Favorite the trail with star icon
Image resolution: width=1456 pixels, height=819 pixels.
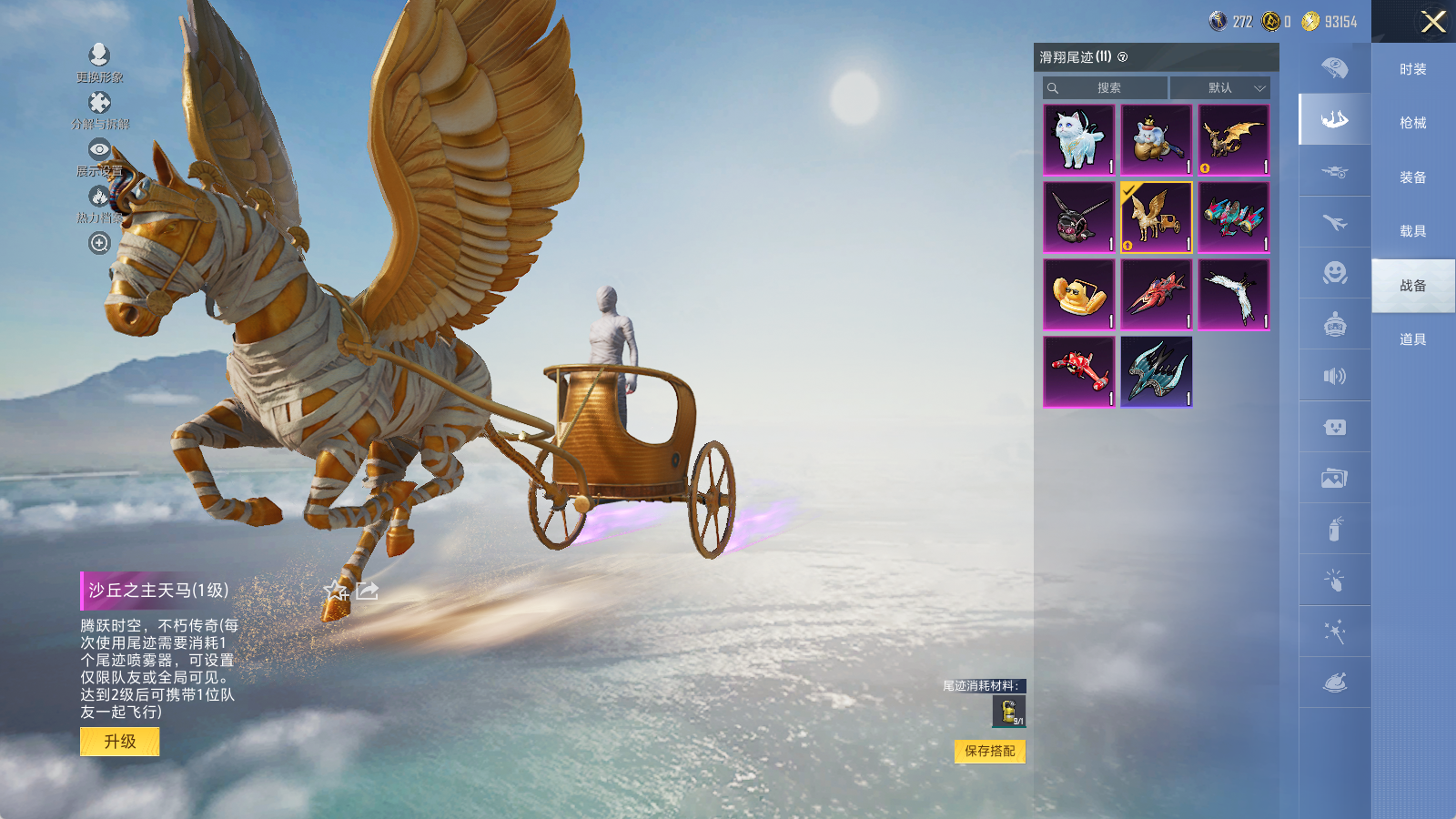336,591
